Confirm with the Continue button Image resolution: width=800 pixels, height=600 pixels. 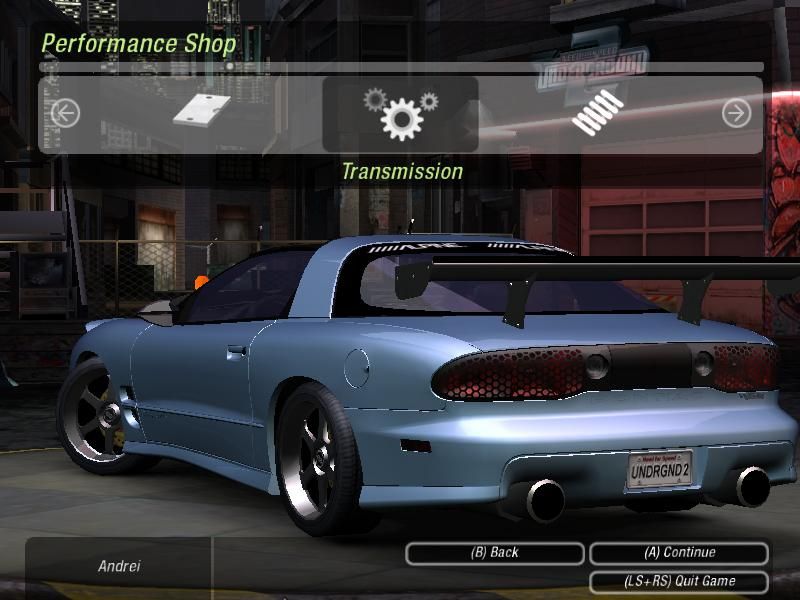[x=679, y=553]
